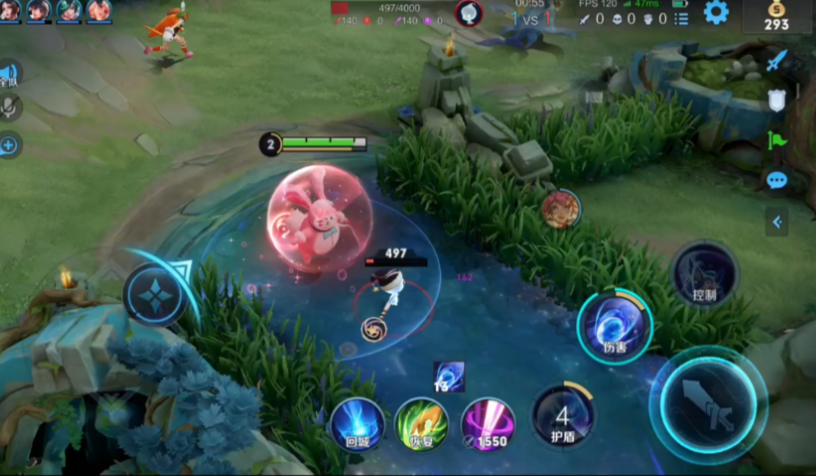The width and height of the screenshot is (816, 476).
Task: Toggle the microphone button
Action: (x=10, y=107)
